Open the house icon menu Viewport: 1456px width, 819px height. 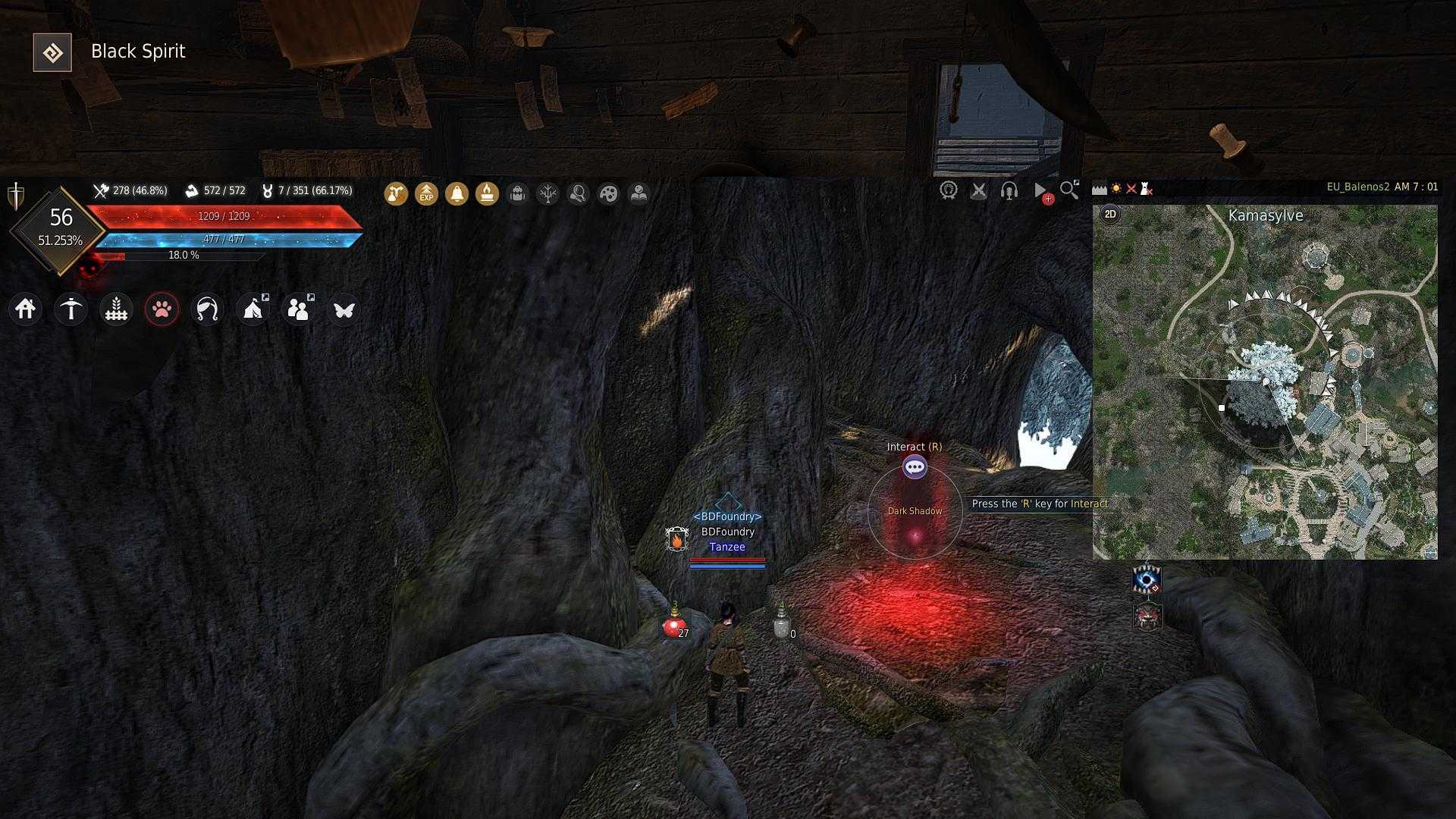point(26,309)
